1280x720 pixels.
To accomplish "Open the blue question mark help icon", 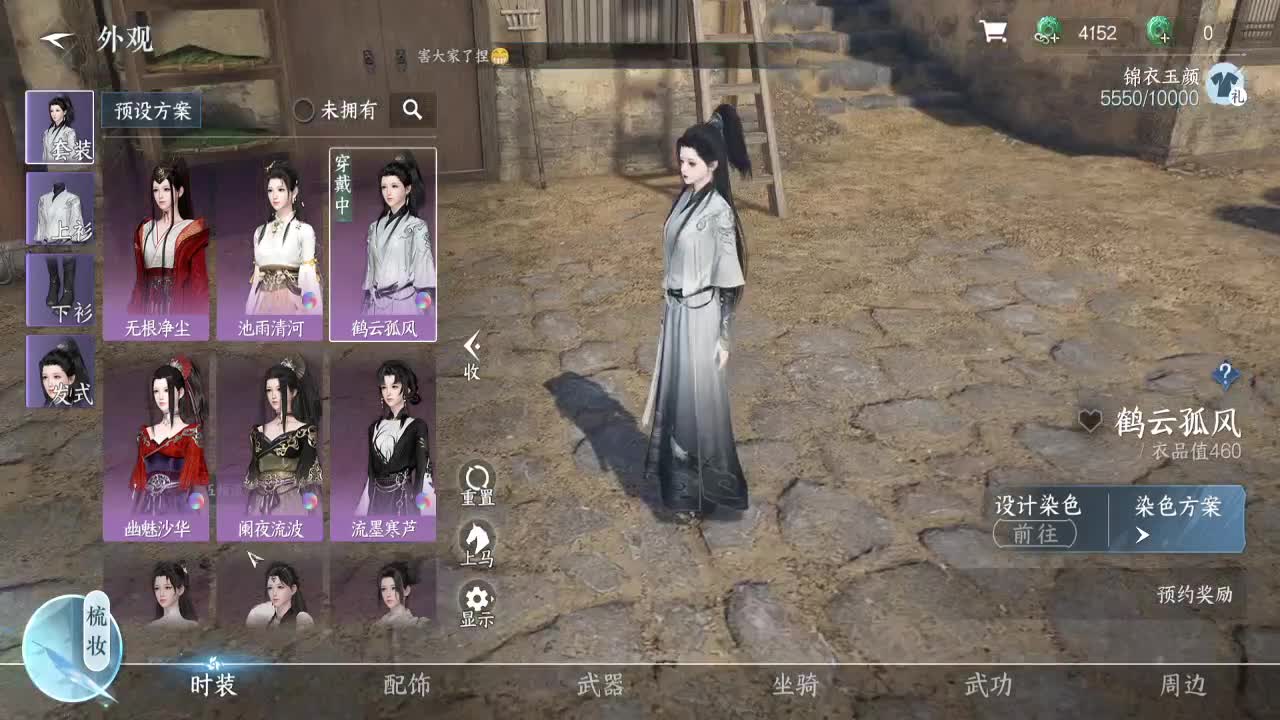I will (x=1227, y=374).
